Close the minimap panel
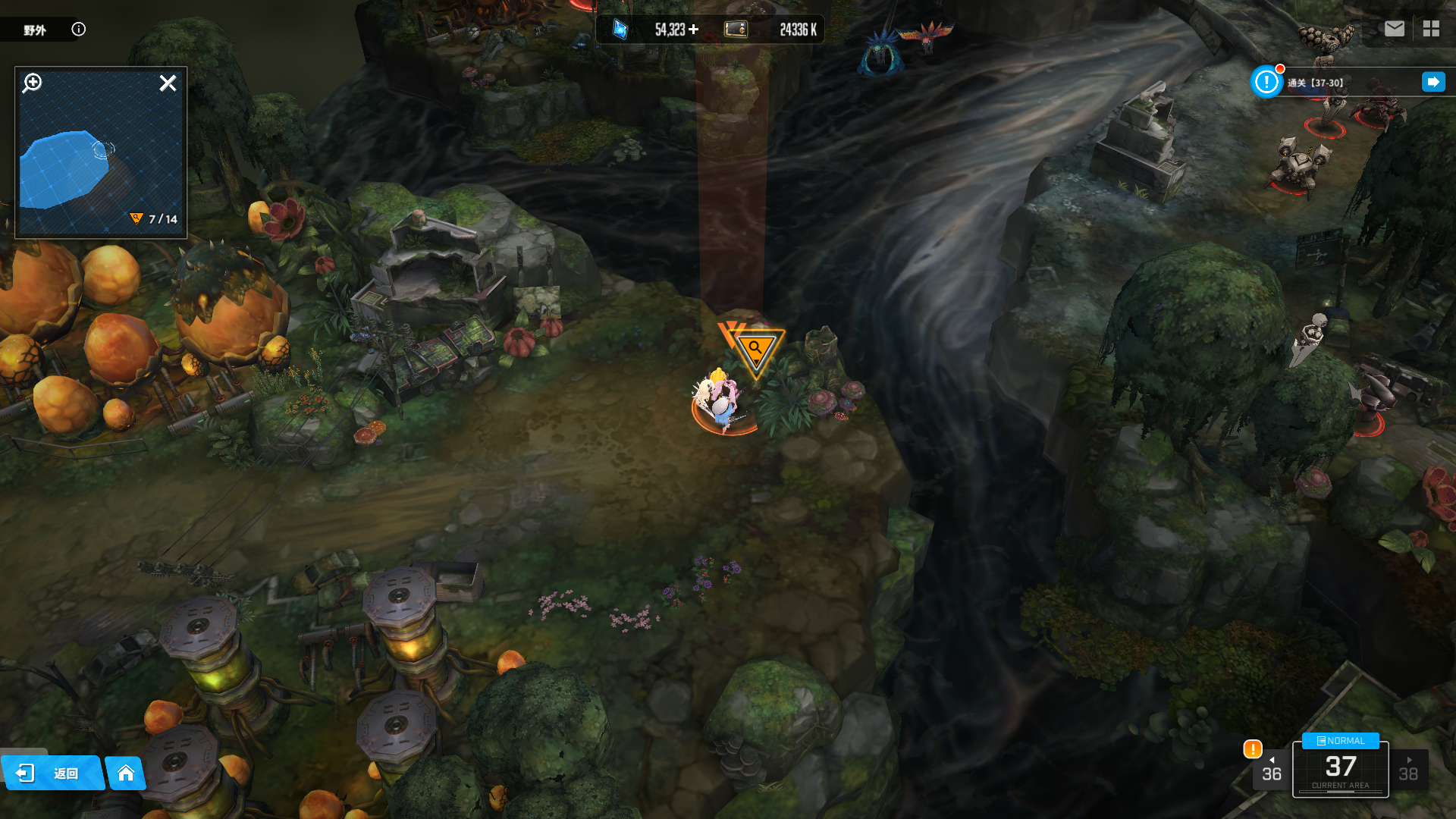1456x819 pixels. [x=168, y=83]
